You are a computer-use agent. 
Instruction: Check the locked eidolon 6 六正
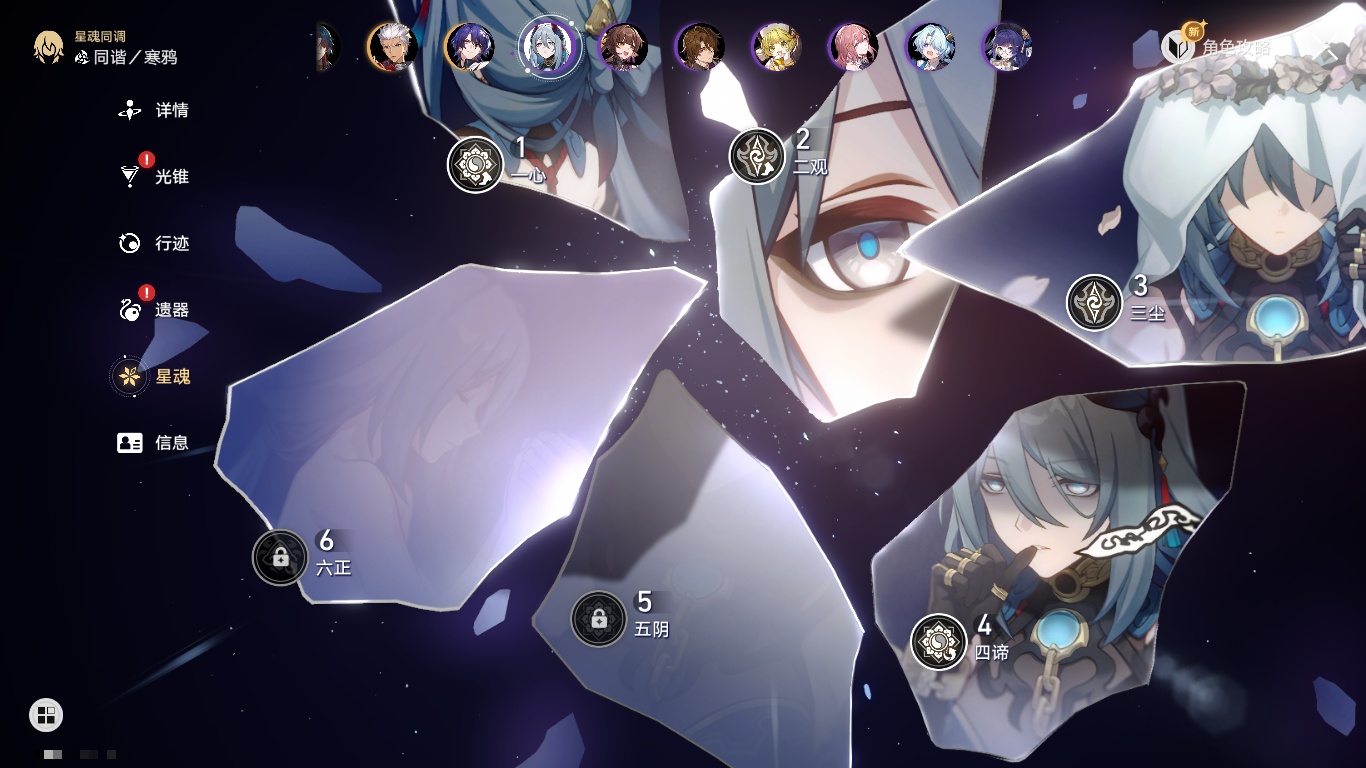point(280,557)
